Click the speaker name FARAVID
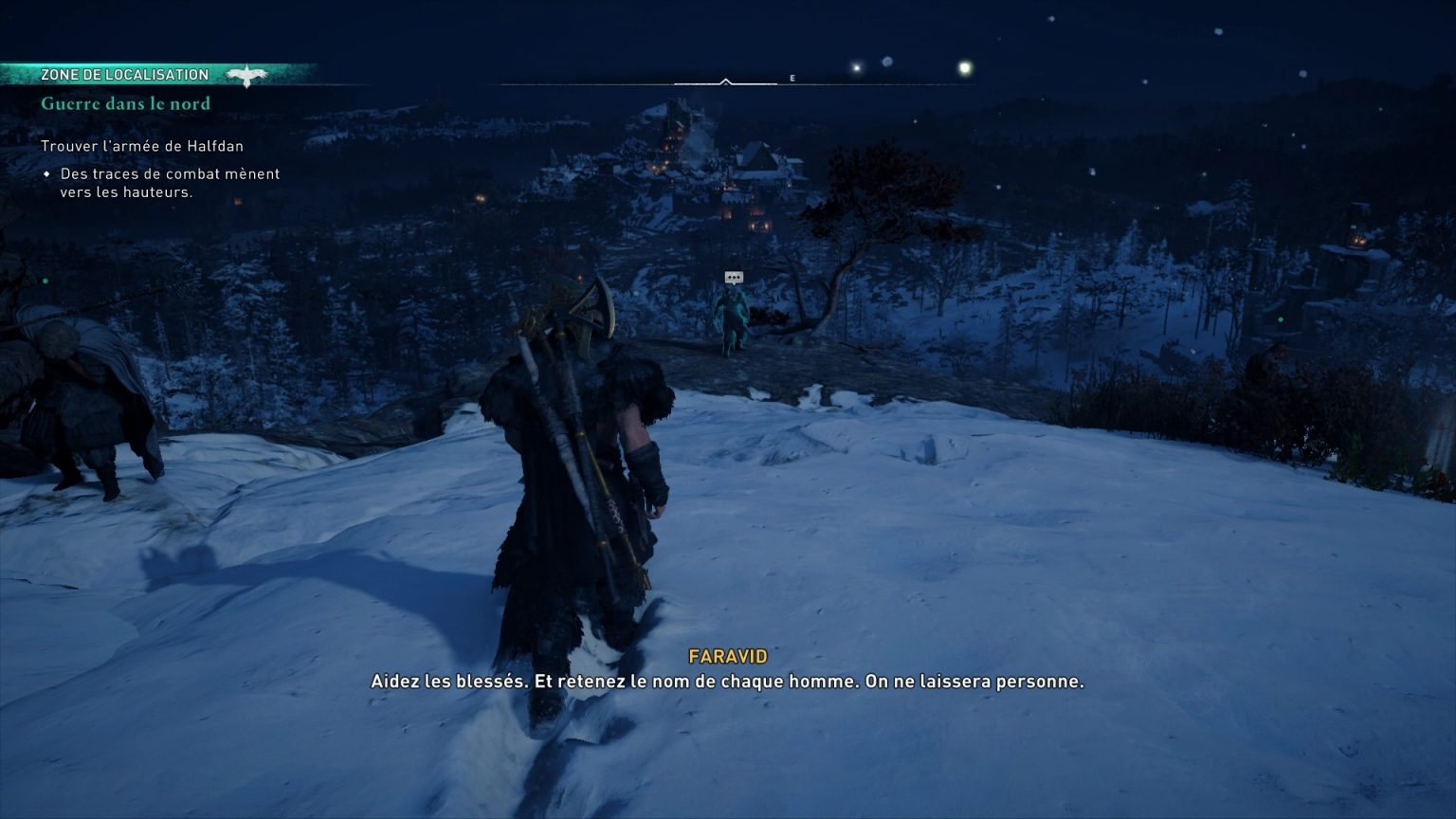 728,655
